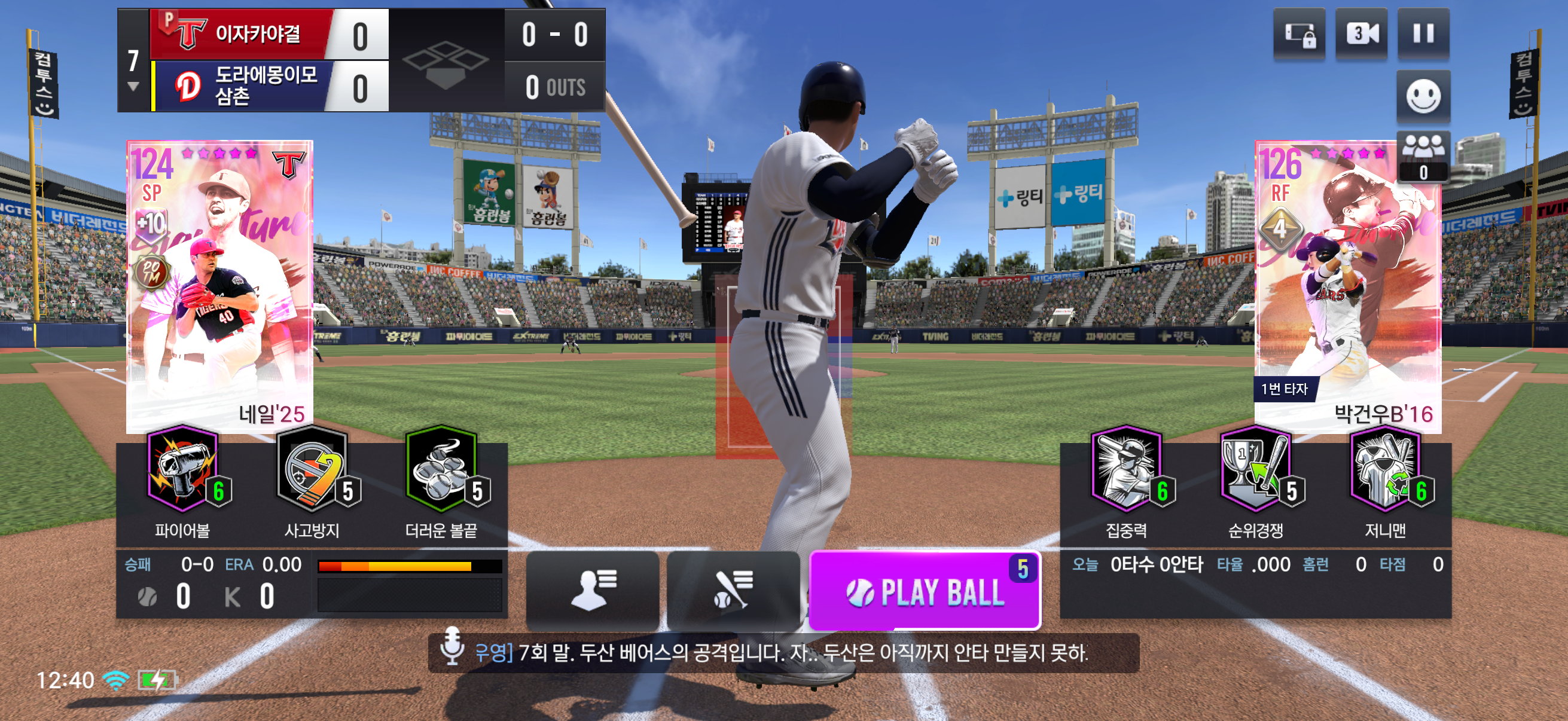Inspect the 사고방지 pitcher skill

point(312,471)
